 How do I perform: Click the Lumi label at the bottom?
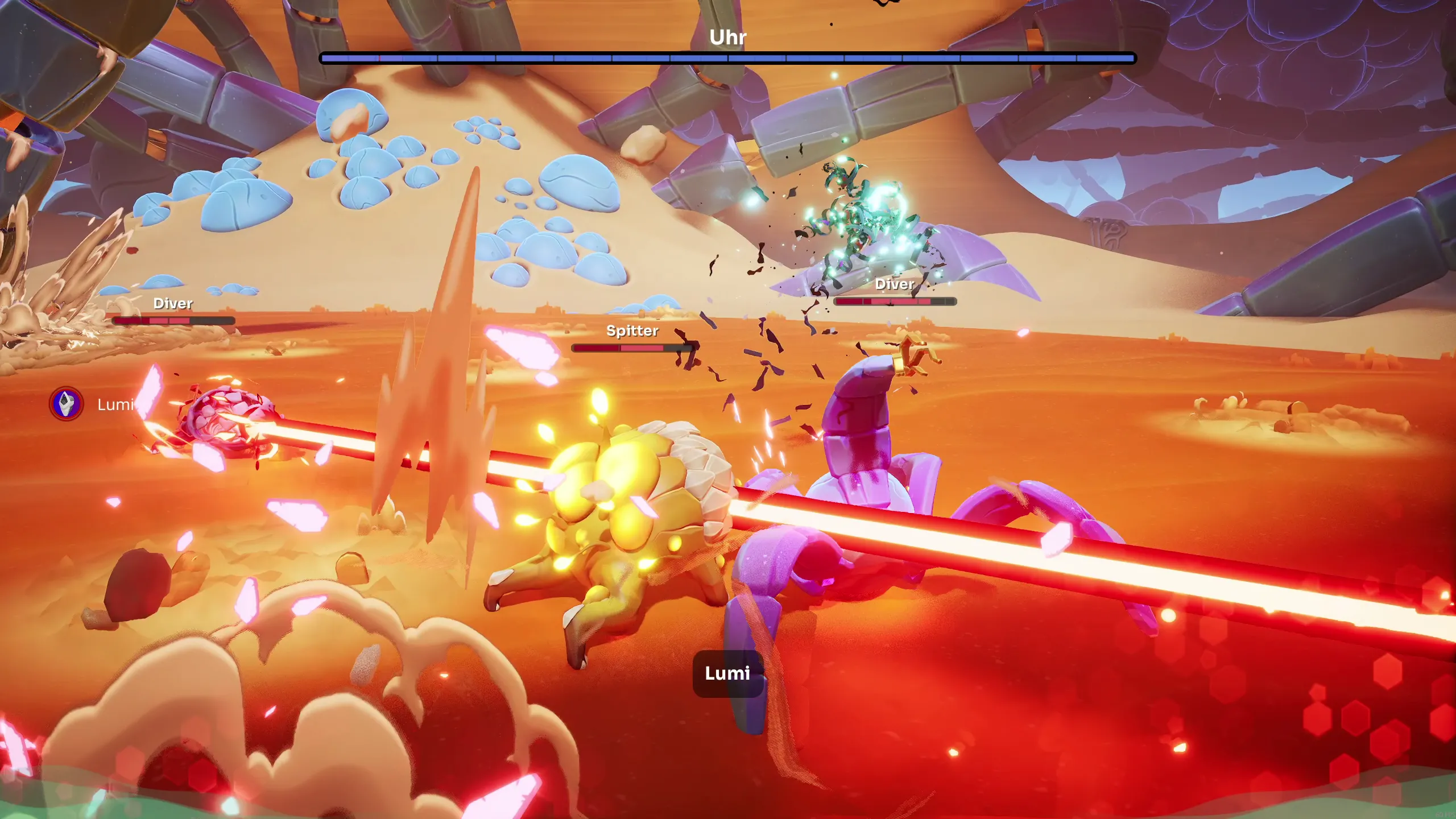pyautogui.click(x=729, y=673)
